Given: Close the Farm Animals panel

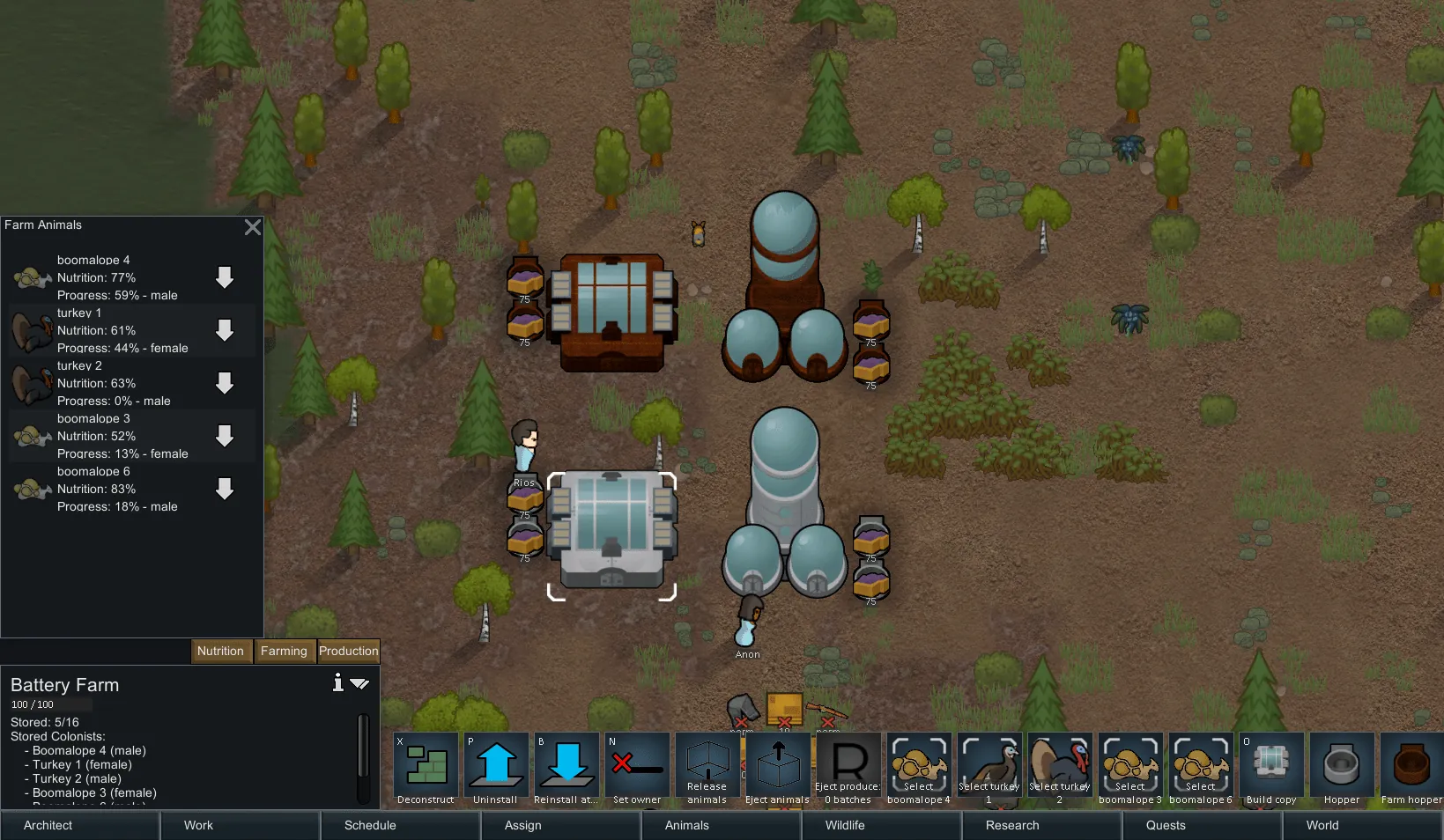Looking at the screenshot, I should click(253, 227).
